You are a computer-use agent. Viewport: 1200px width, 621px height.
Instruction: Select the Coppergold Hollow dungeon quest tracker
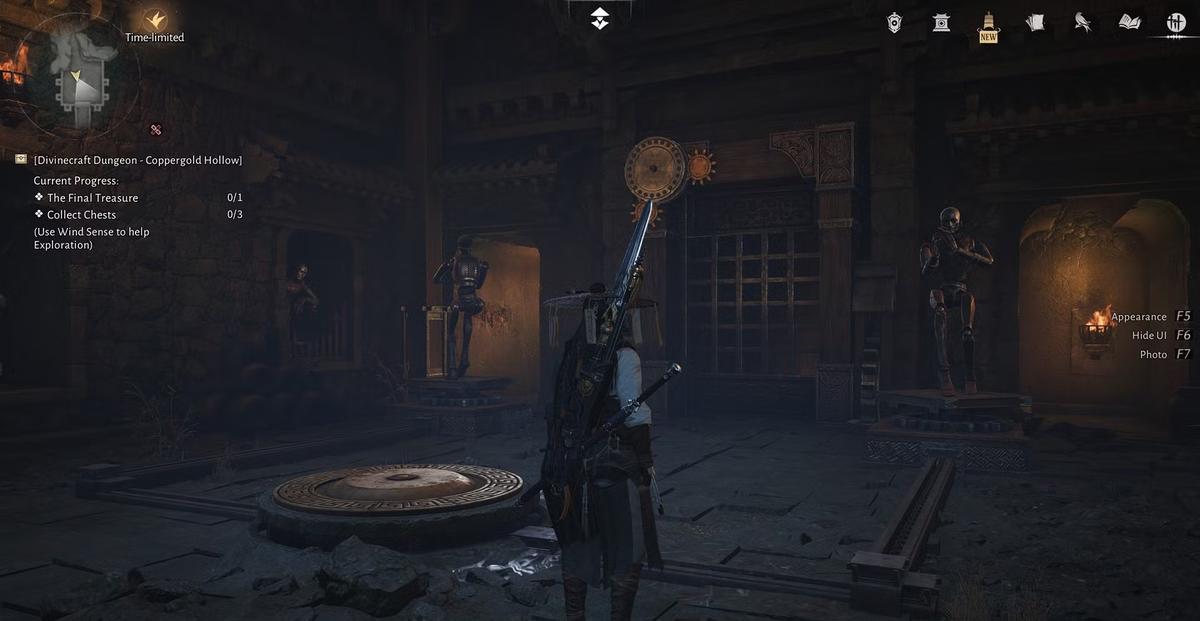click(138, 160)
